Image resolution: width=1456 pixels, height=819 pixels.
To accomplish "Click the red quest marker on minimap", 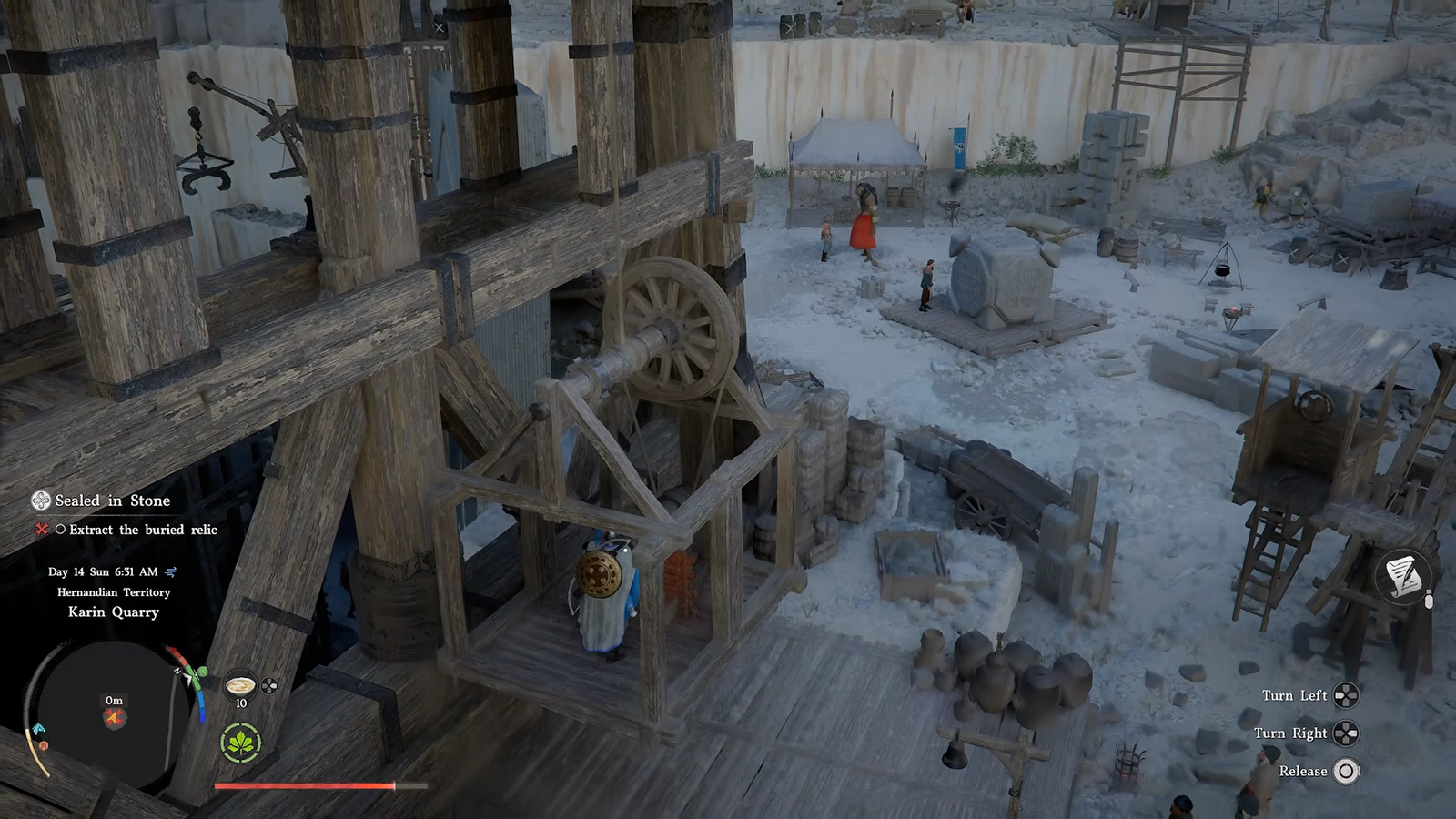I will point(114,718).
